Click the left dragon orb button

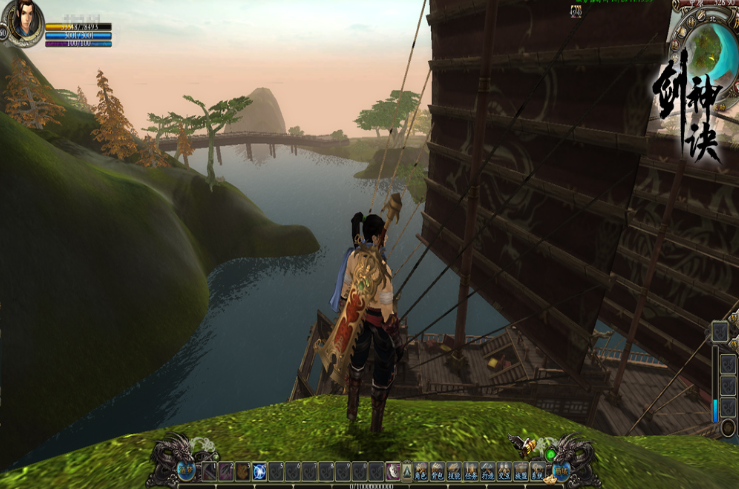[186, 469]
